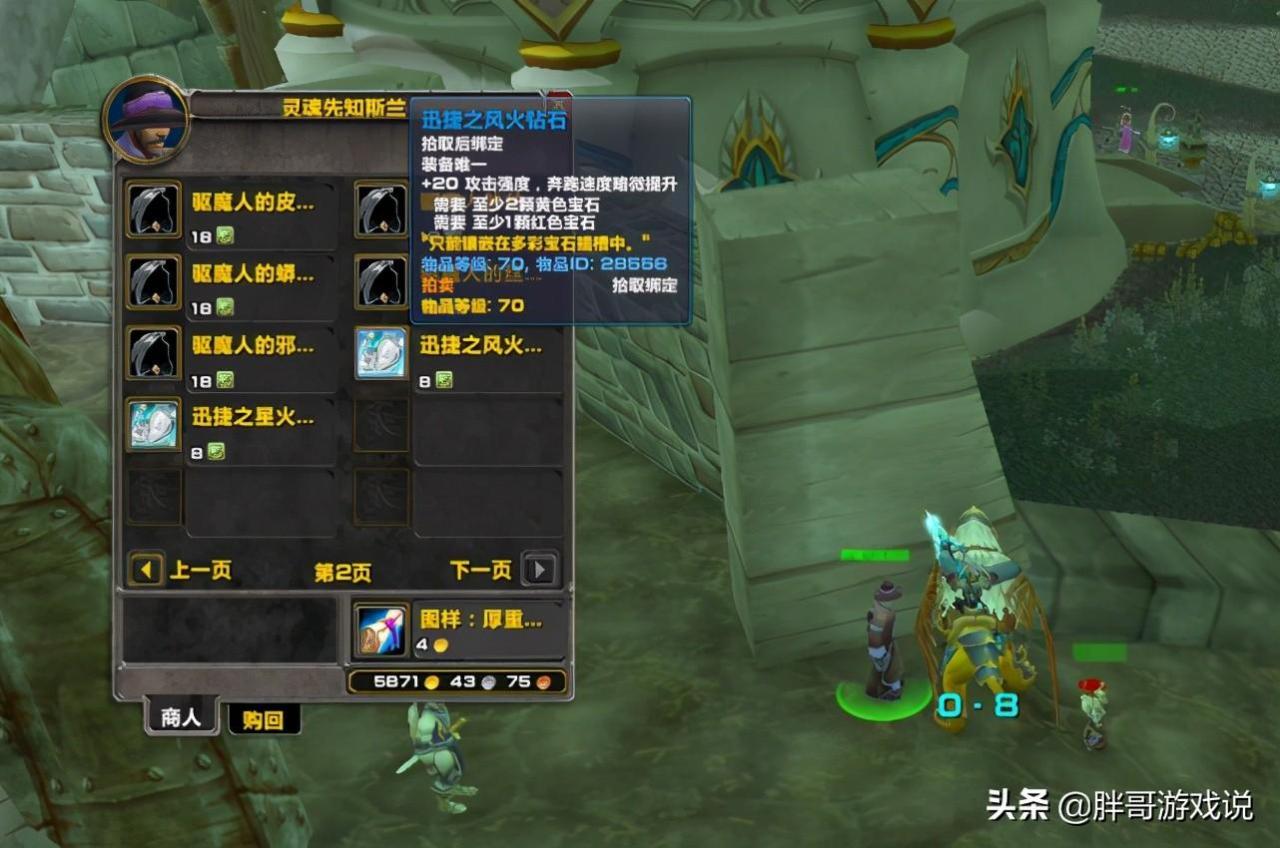Open the 商人 merchant tab

(181, 717)
